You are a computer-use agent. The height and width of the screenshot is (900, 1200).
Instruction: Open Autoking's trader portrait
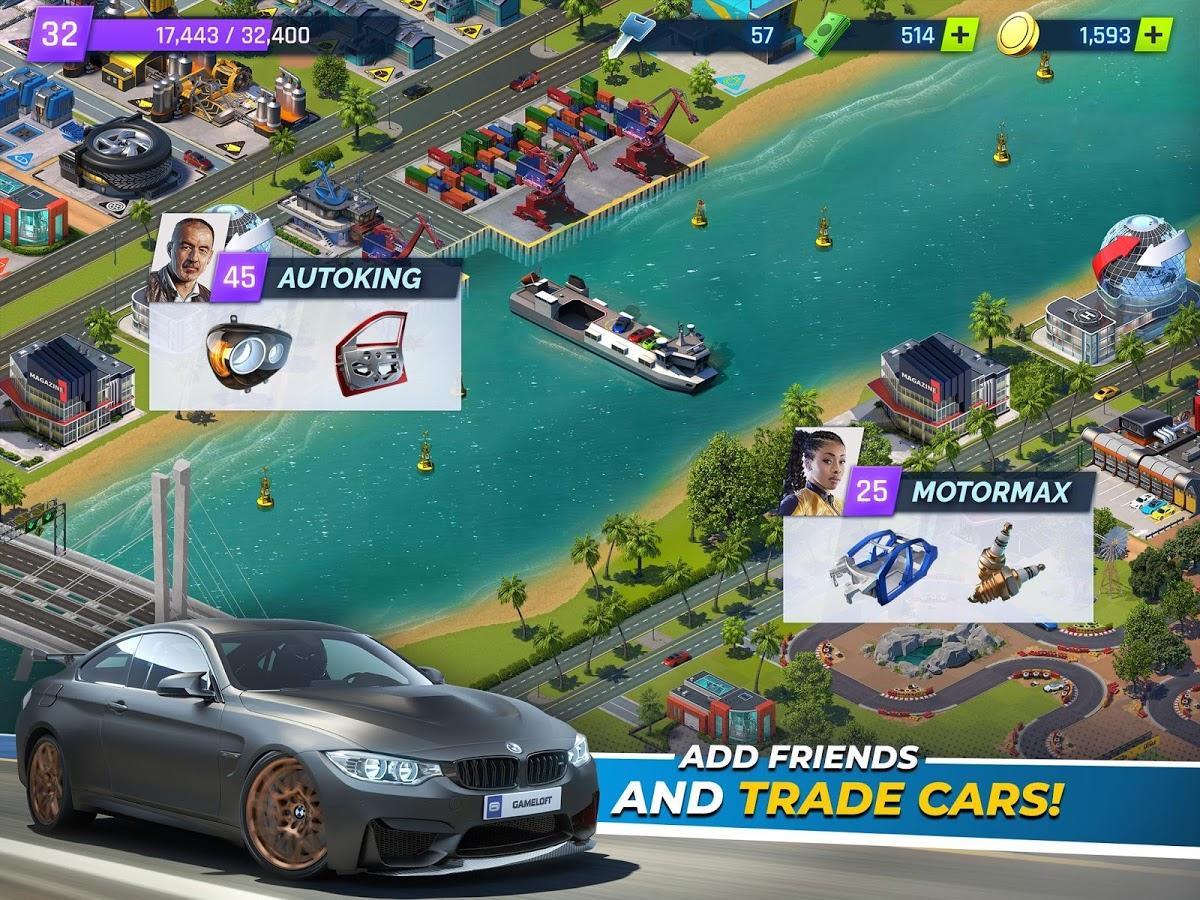(180, 258)
